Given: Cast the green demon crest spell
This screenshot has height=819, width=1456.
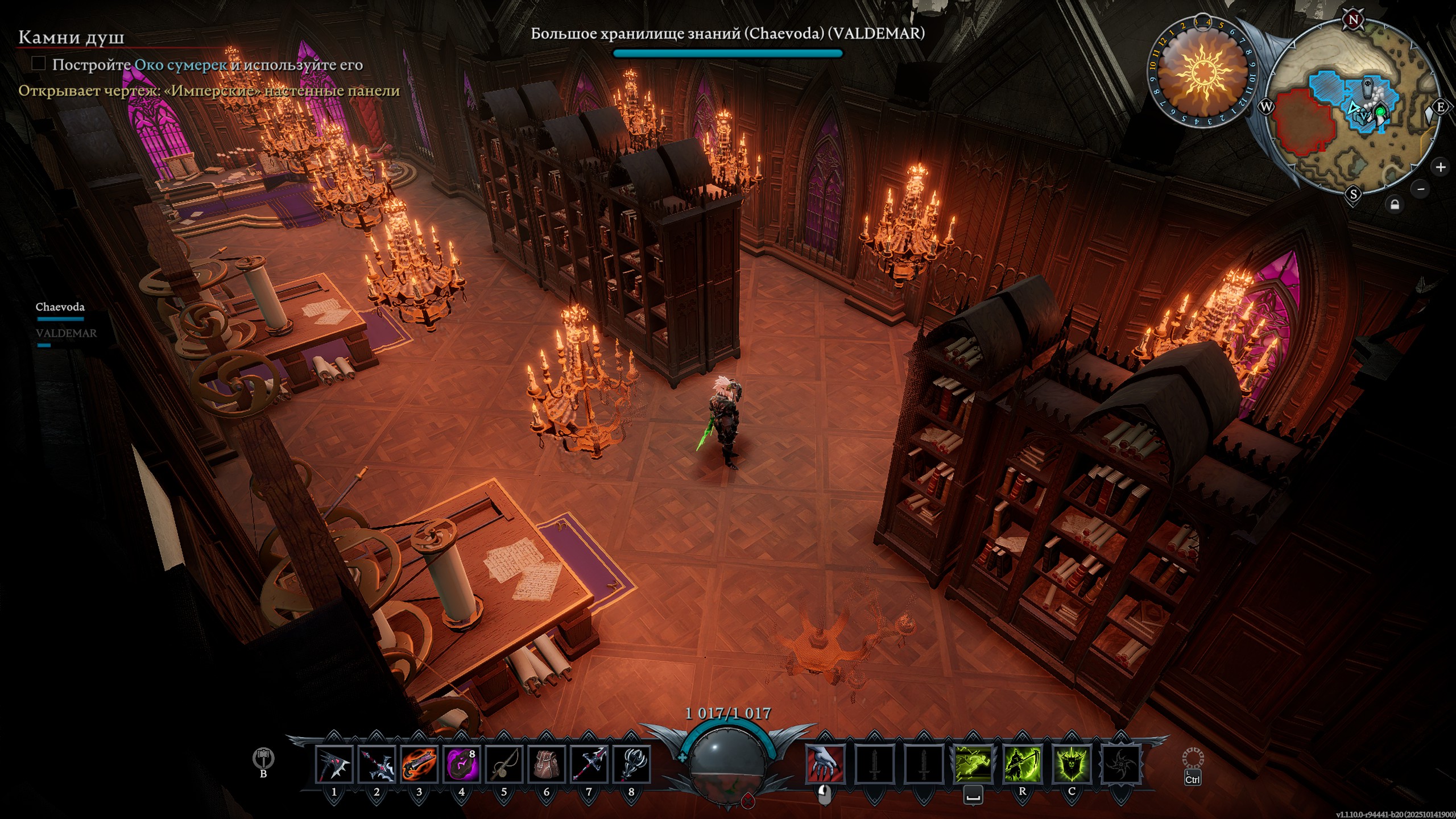Looking at the screenshot, I should [1072, 764].
